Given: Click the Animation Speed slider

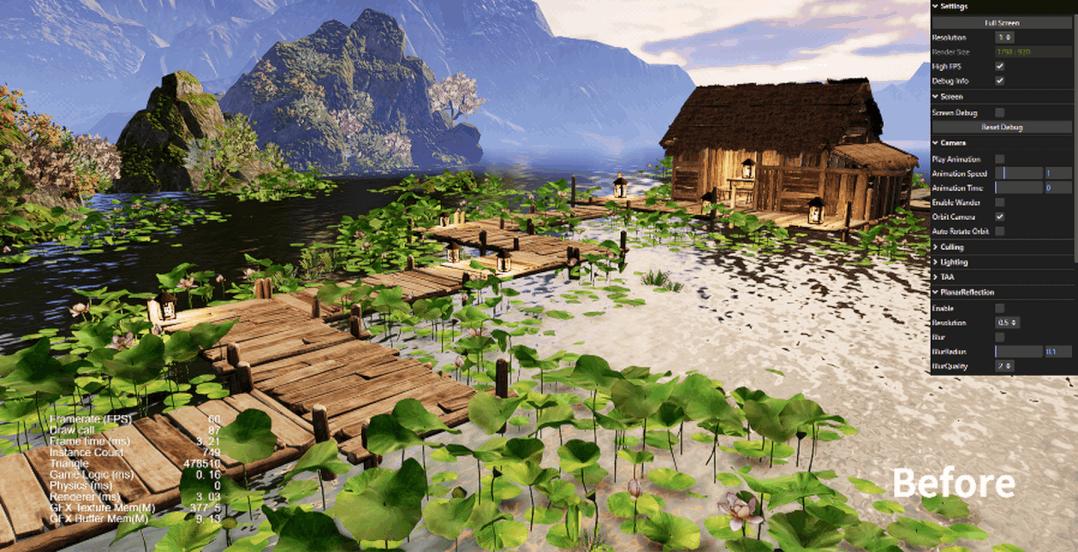Looking at the screenshot, I should 1019,173.
